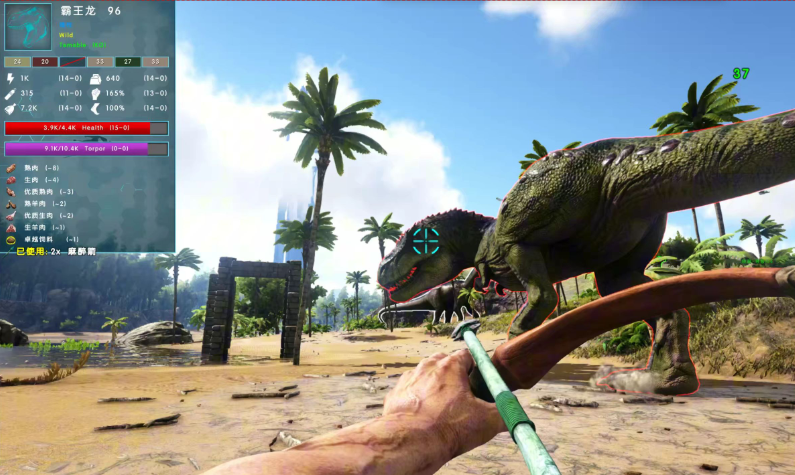The width and height of the screenshot is (795, 475).
Task: Click the Tyrannosaurus portrait thumbnail
Action: click(x=28, y=27)
